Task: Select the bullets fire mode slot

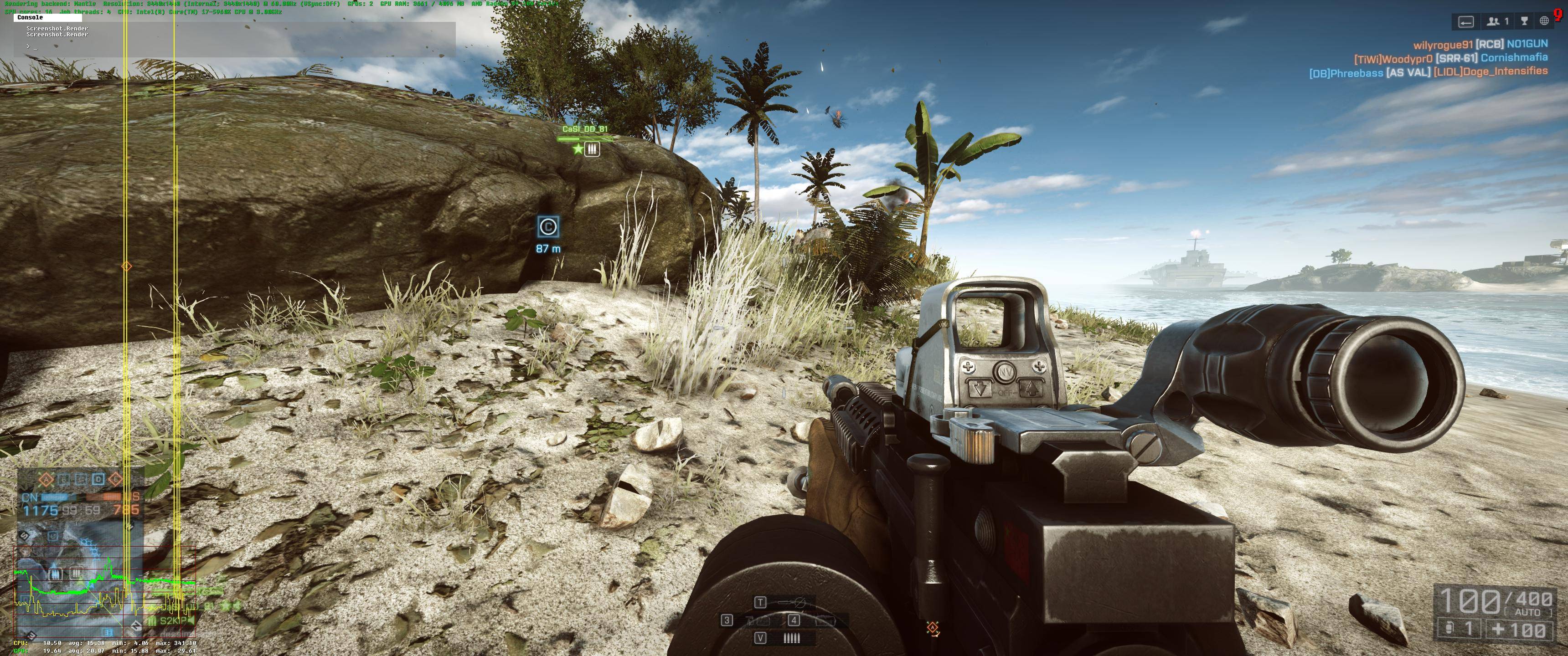Action: pyautogui.click(x=791, y=638)
